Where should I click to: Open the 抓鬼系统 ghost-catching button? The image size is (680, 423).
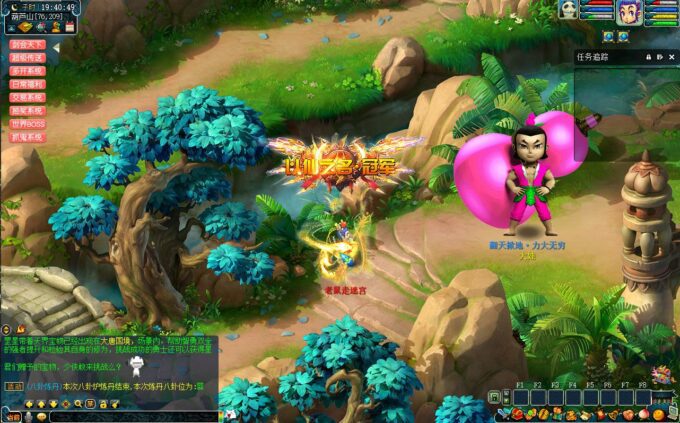tap(28, 136)
